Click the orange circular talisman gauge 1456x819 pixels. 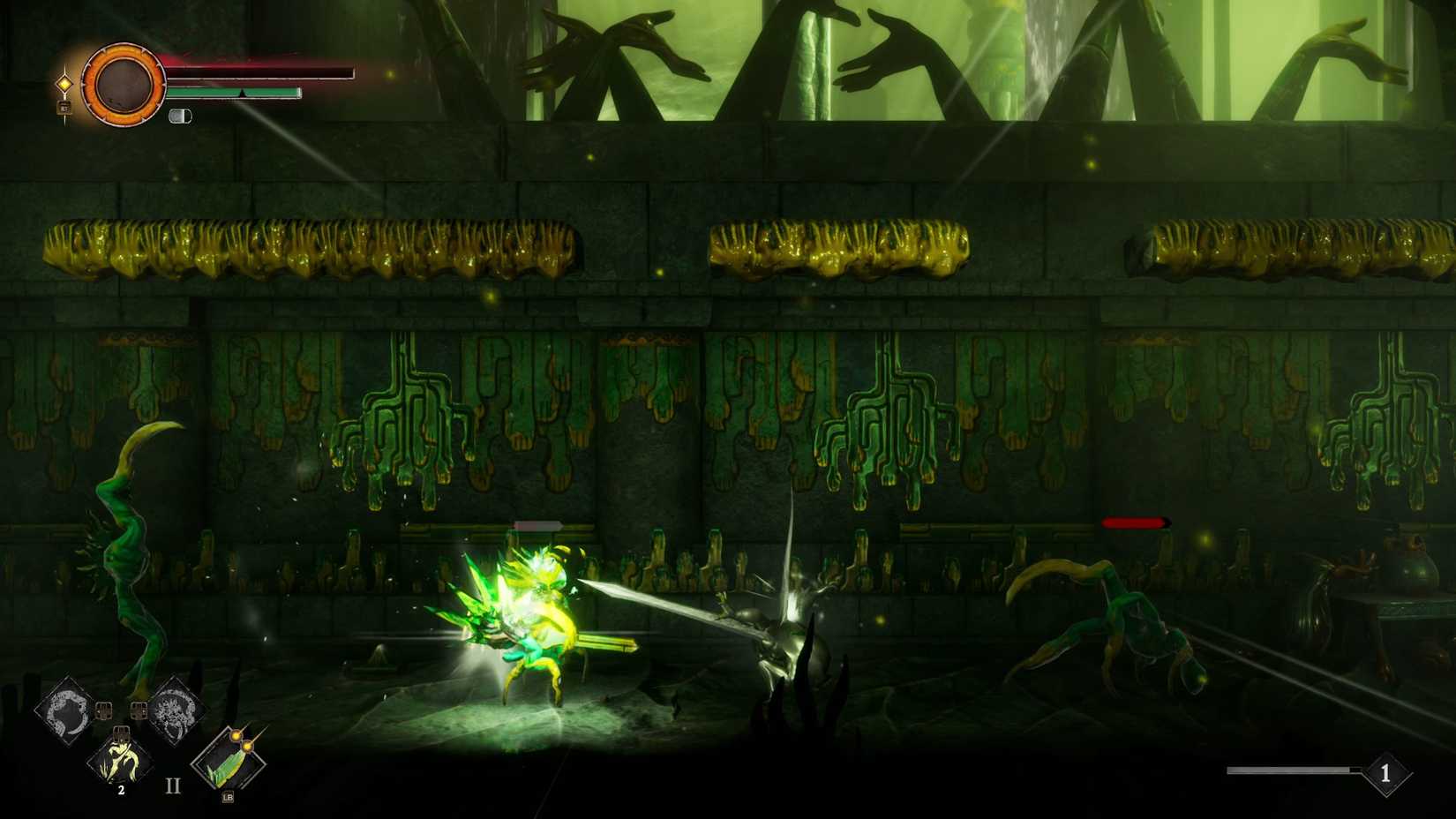[124, 83]
